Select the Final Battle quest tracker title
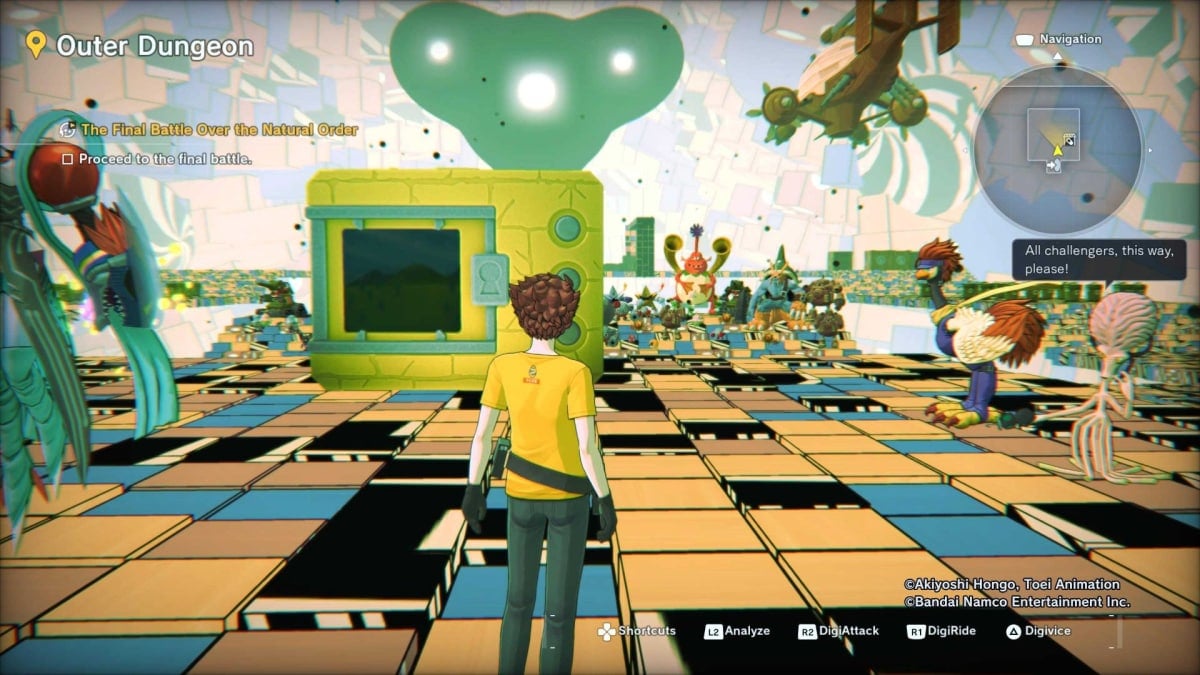Screen dimensions: 1200x675 coord(219,130)
